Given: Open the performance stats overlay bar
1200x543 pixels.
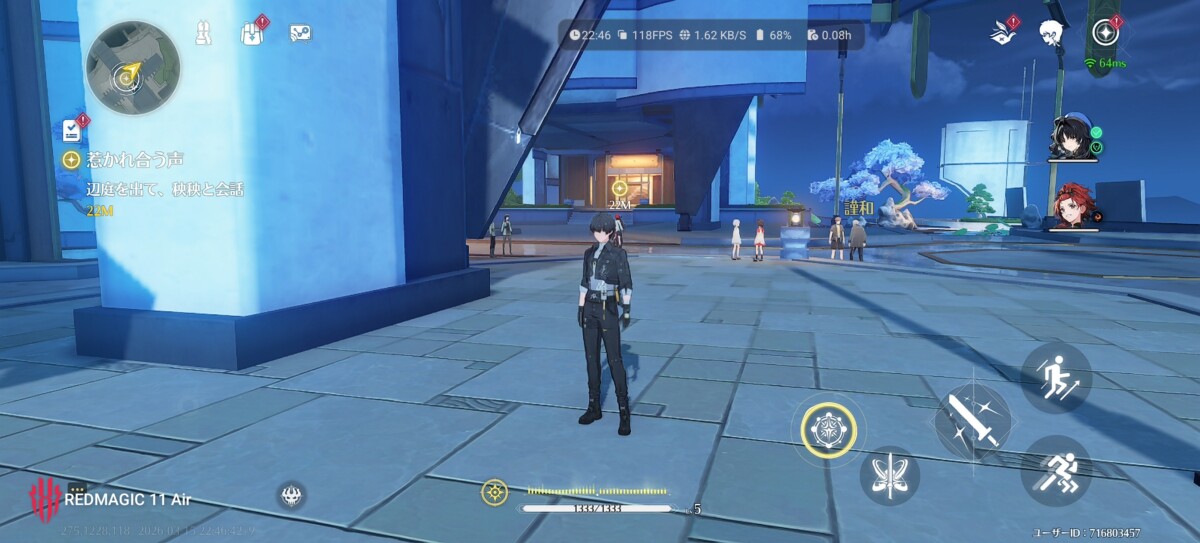Looking at the screenshot, I should (x=711, y=35).
